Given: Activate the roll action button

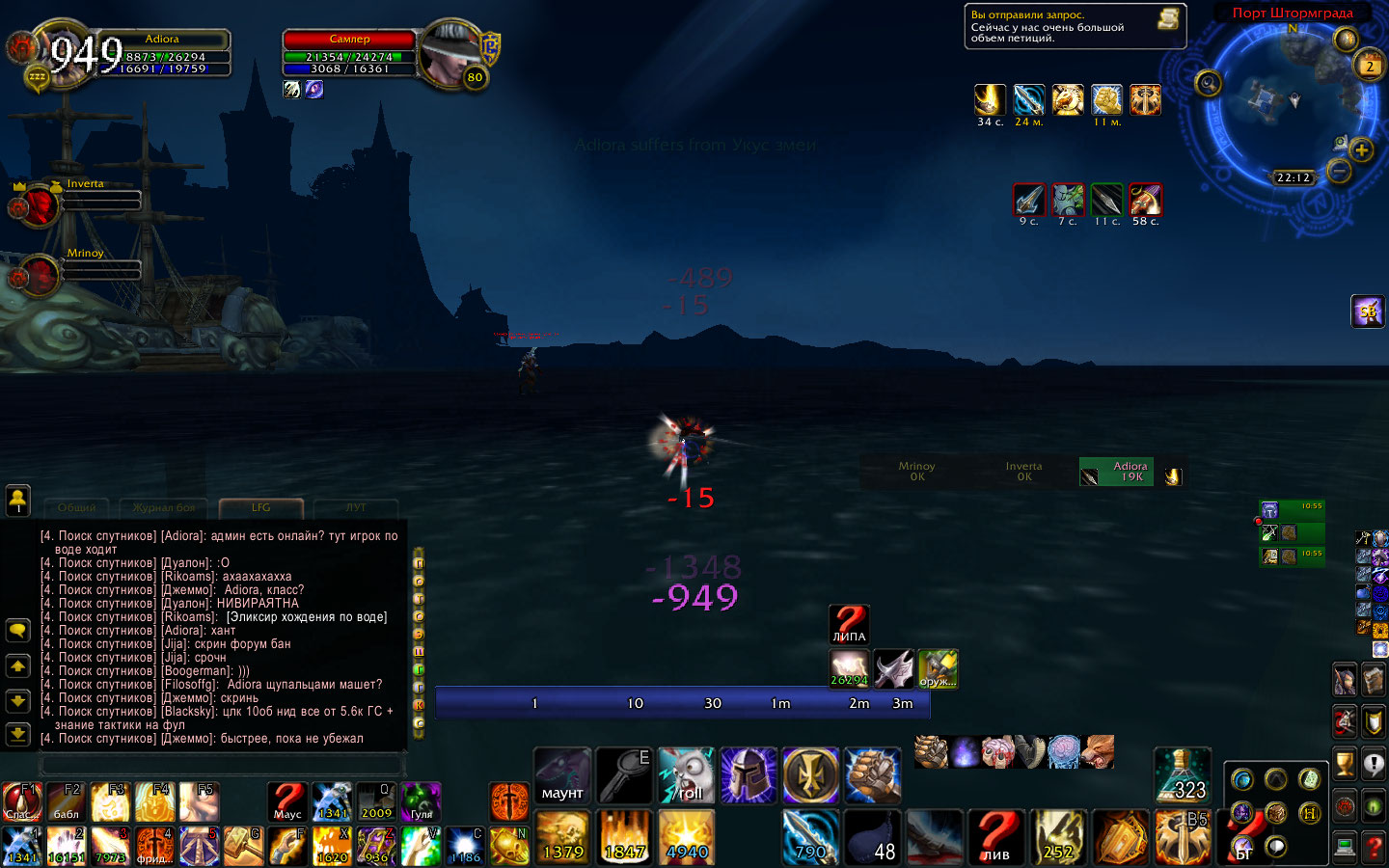Looking at the screenshot, I should 686,775.
